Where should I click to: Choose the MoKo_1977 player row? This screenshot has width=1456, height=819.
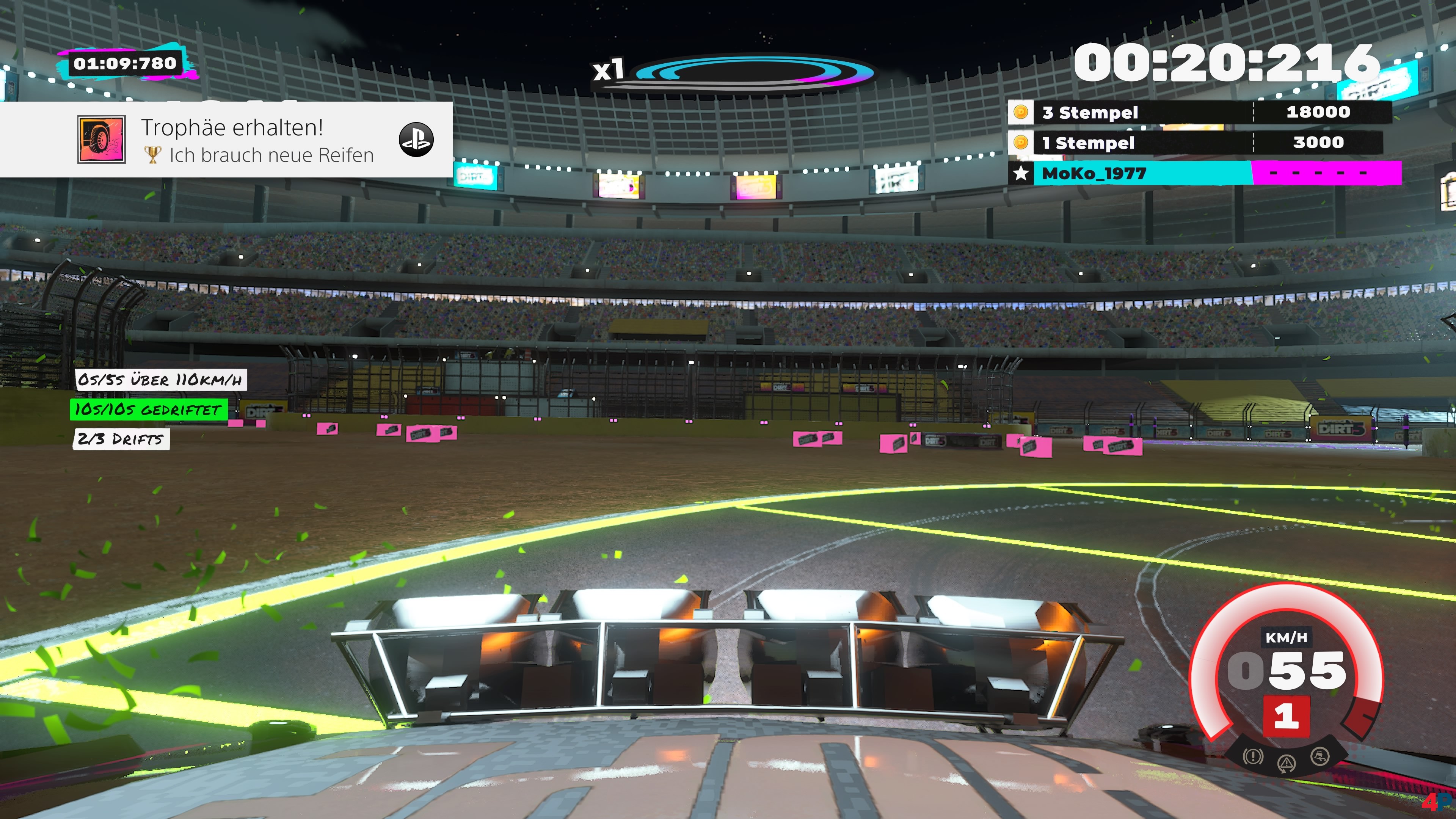click(1204, 173)
